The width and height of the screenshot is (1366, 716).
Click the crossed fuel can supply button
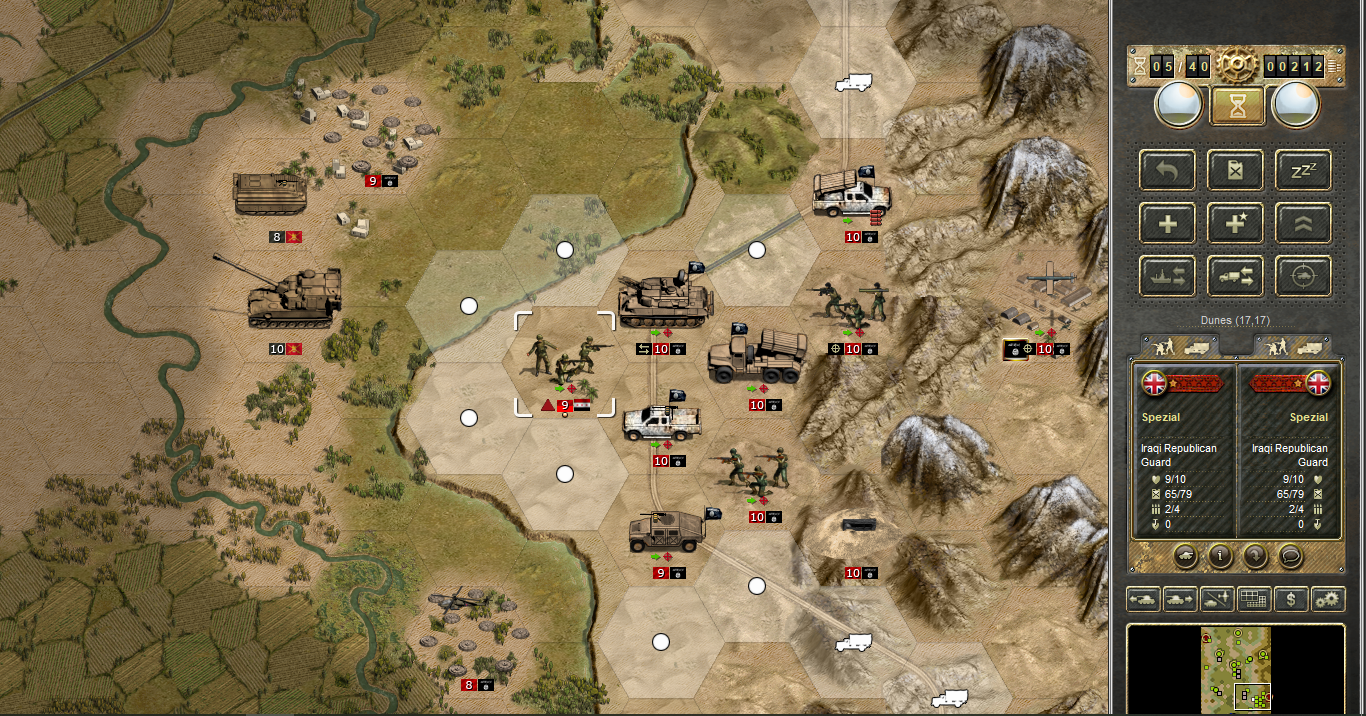[x=1236, y=170]
